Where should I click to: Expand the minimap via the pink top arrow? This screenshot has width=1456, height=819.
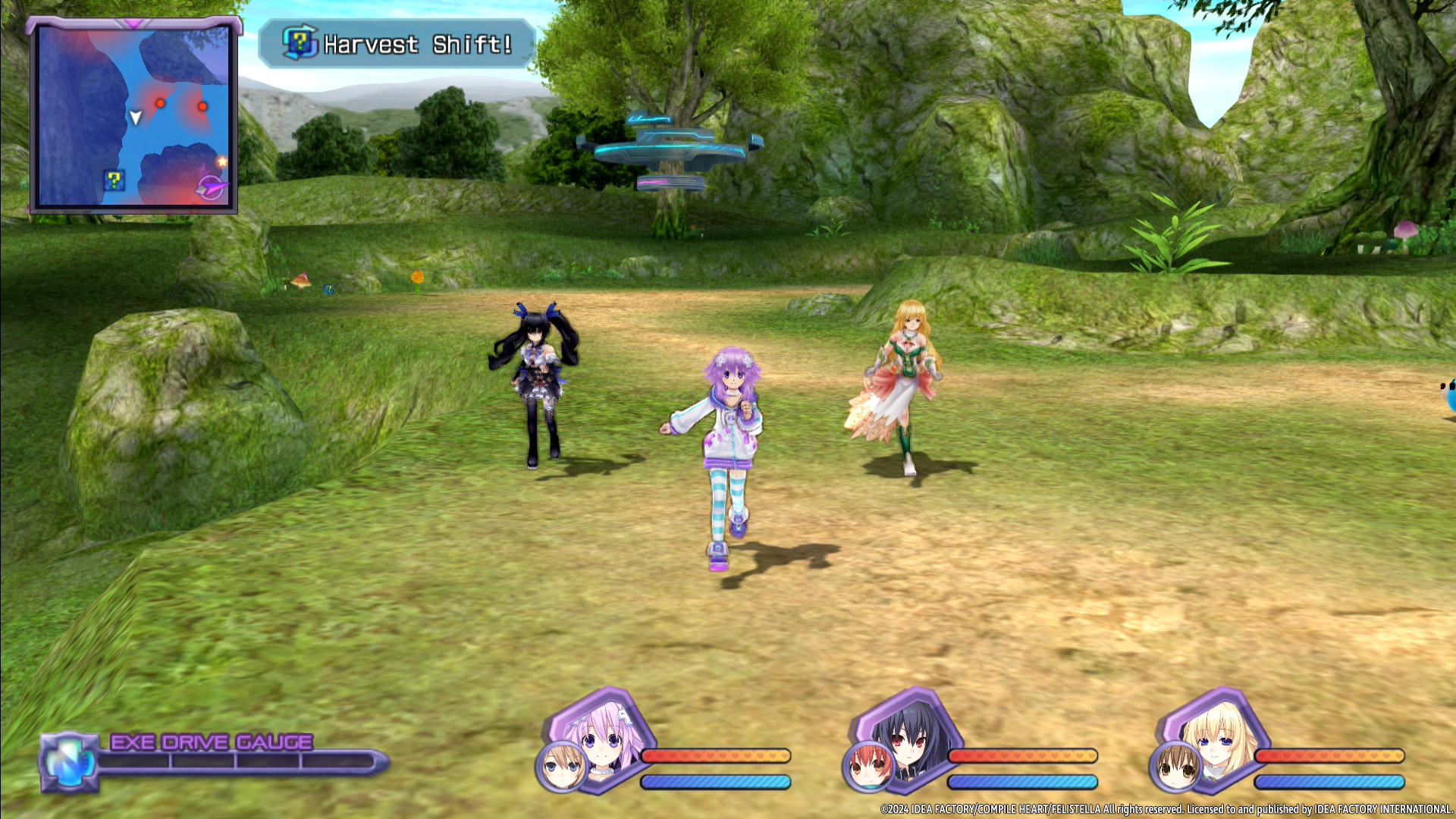pos(134,25)
